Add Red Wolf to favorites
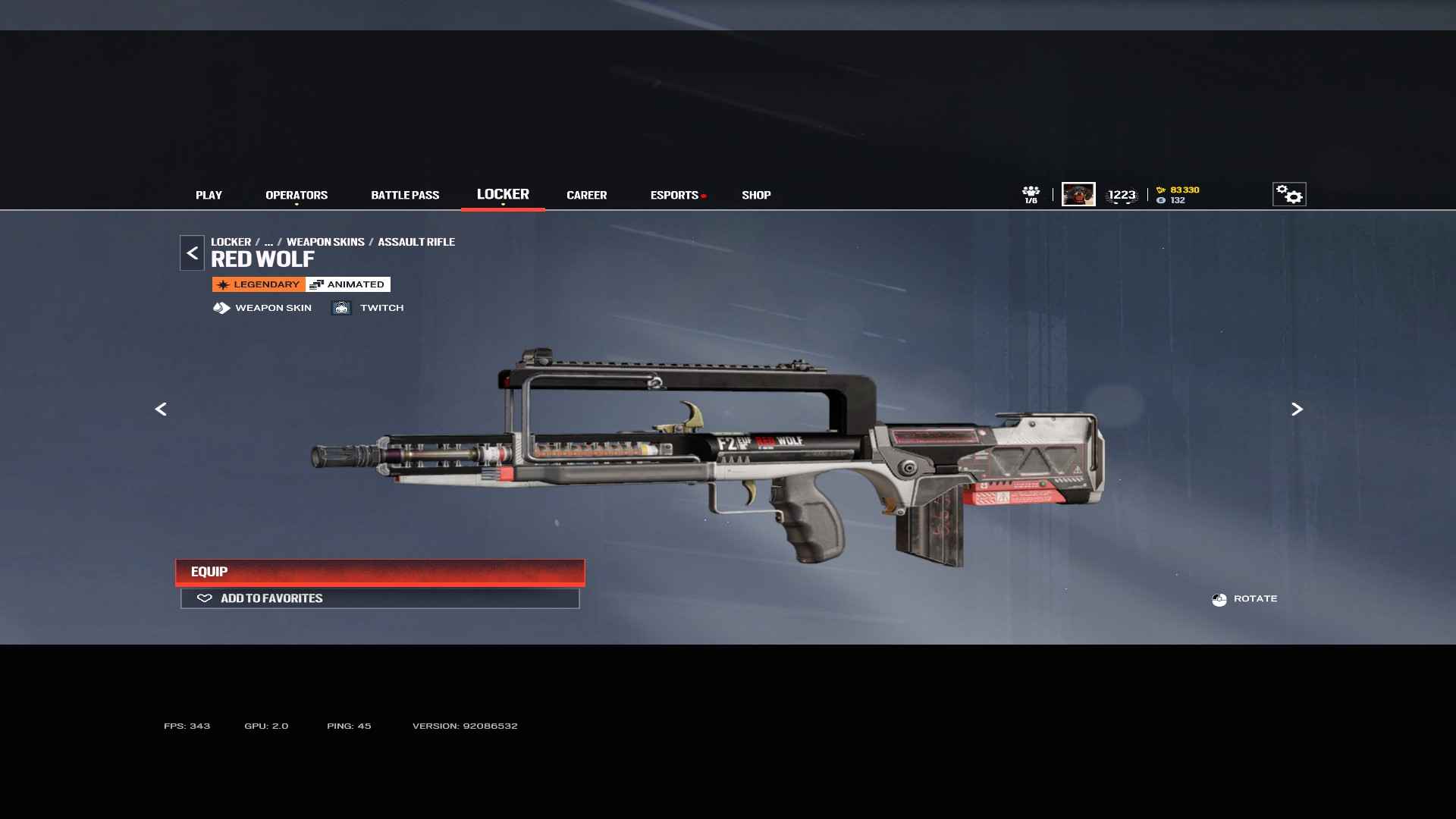 point(380,598)
